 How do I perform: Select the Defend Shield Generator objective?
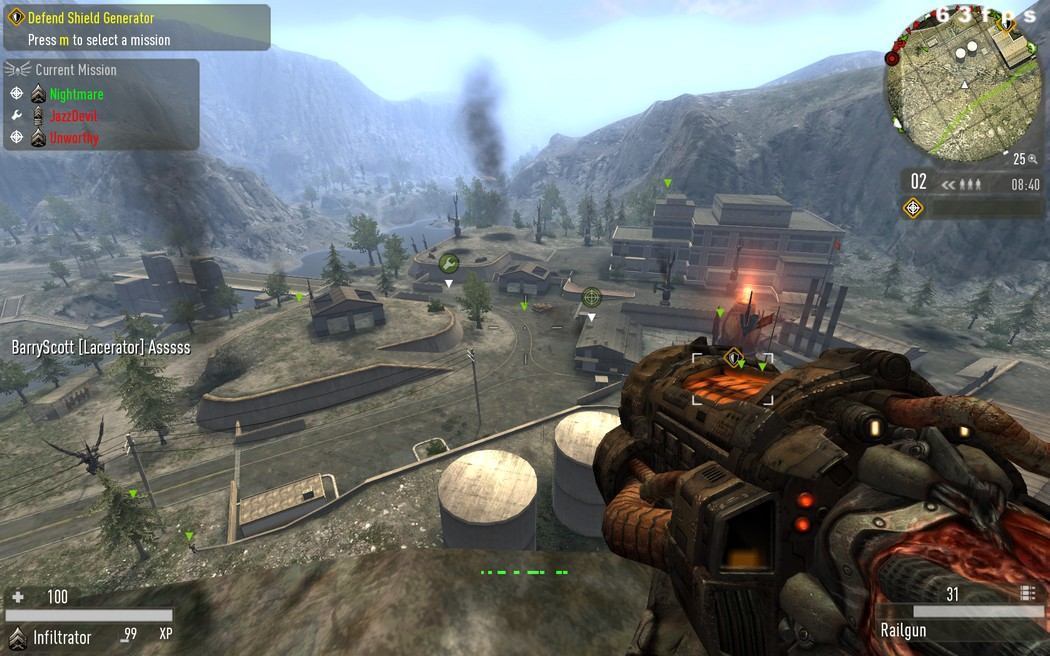pos(91,18)
